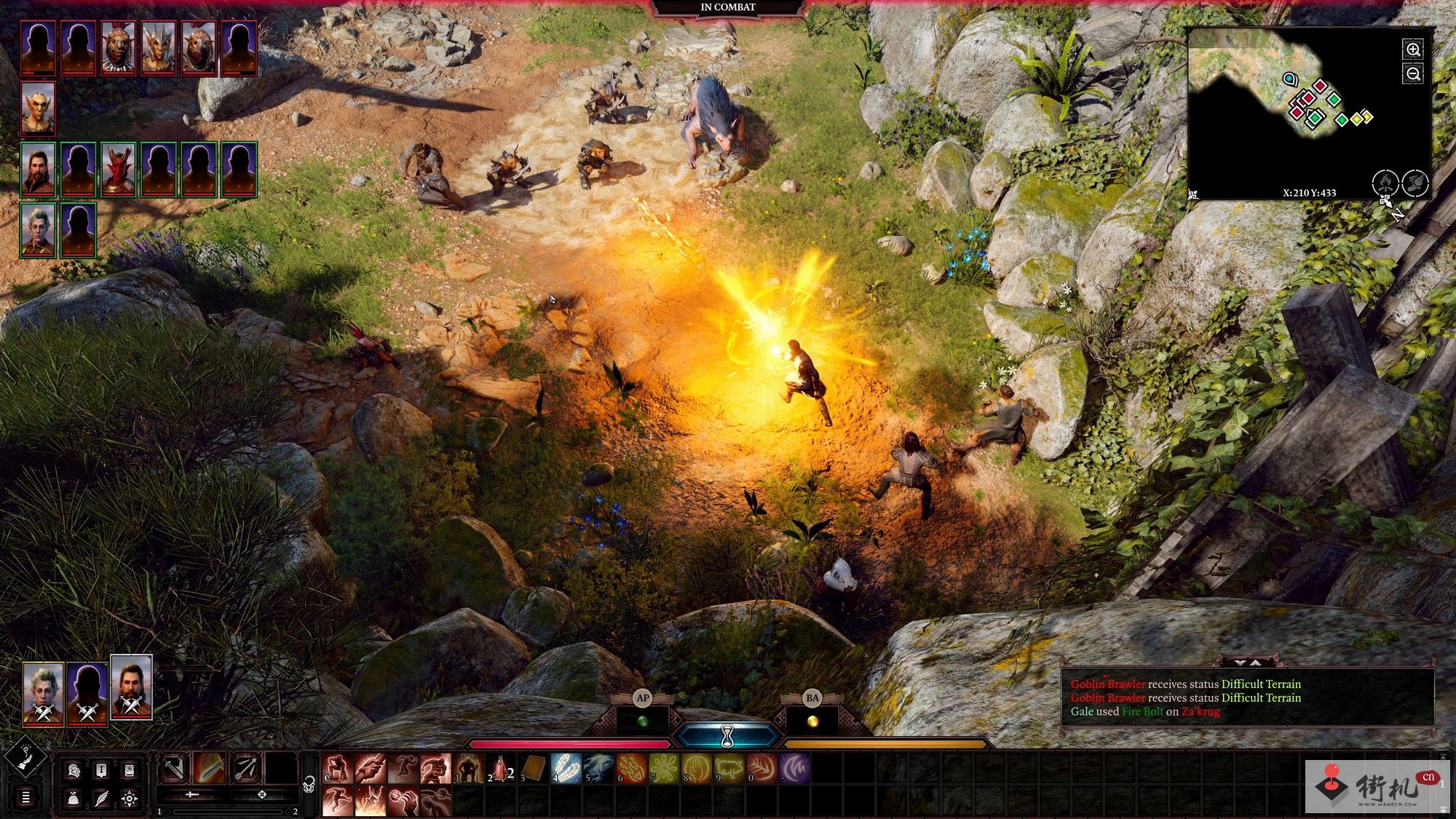End the turn with the hourglass button
1456x819 pixels.
click(727, 737)
